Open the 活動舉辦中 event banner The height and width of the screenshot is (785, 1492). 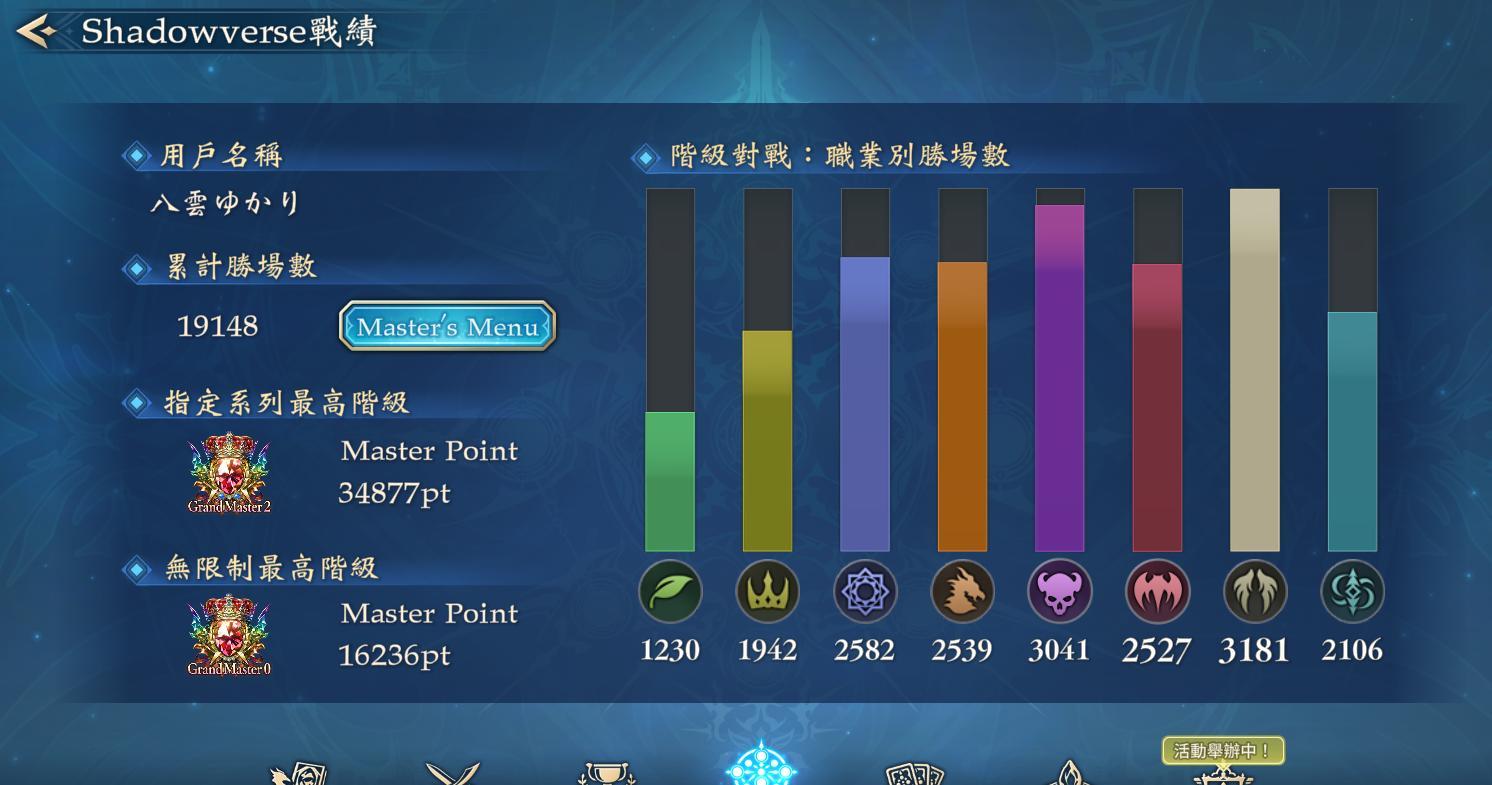coord(1224,751)
